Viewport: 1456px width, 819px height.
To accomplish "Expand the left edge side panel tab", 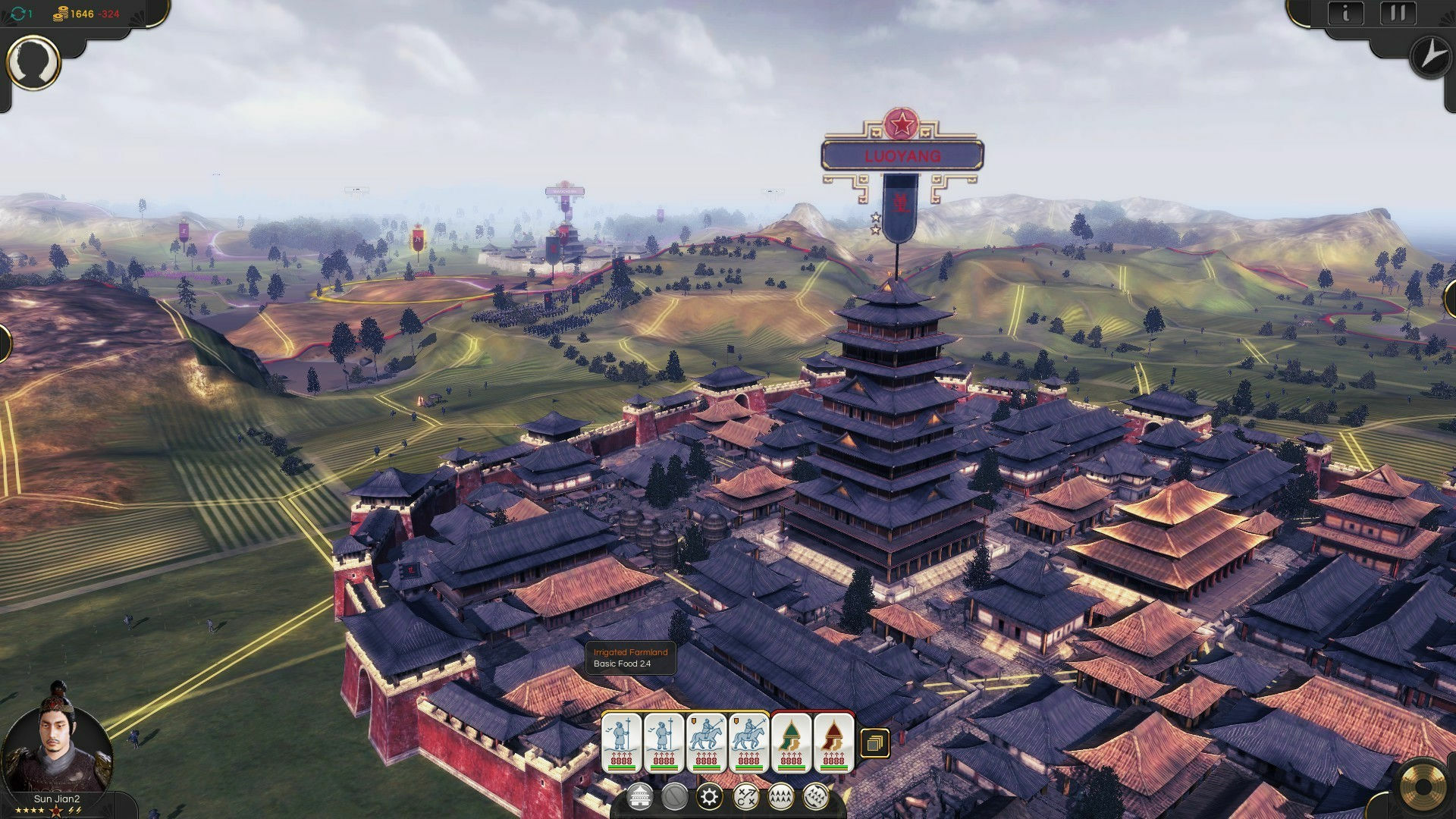I will pos(6,341).
